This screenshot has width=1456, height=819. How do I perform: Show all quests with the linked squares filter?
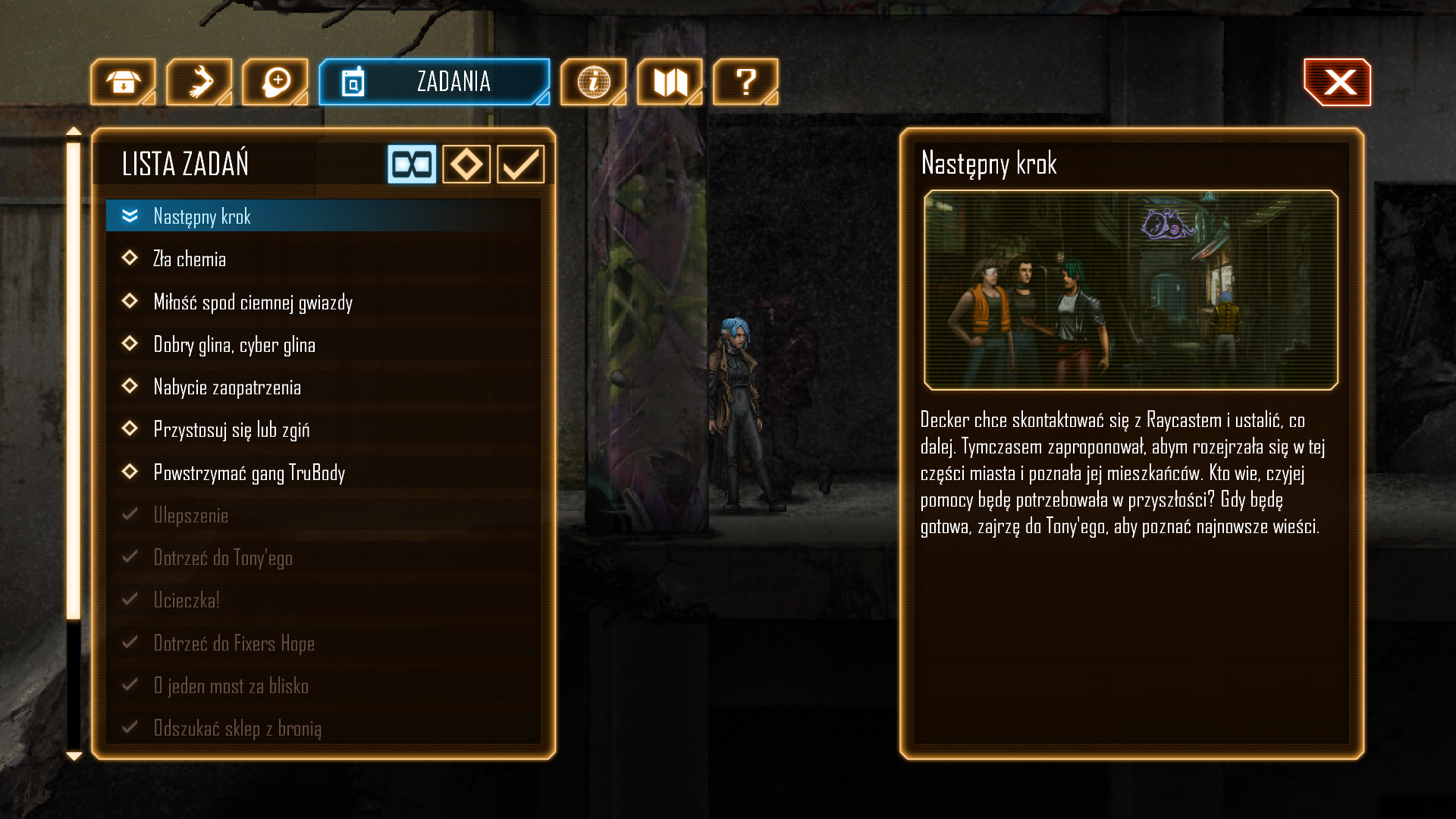point(412,164)
